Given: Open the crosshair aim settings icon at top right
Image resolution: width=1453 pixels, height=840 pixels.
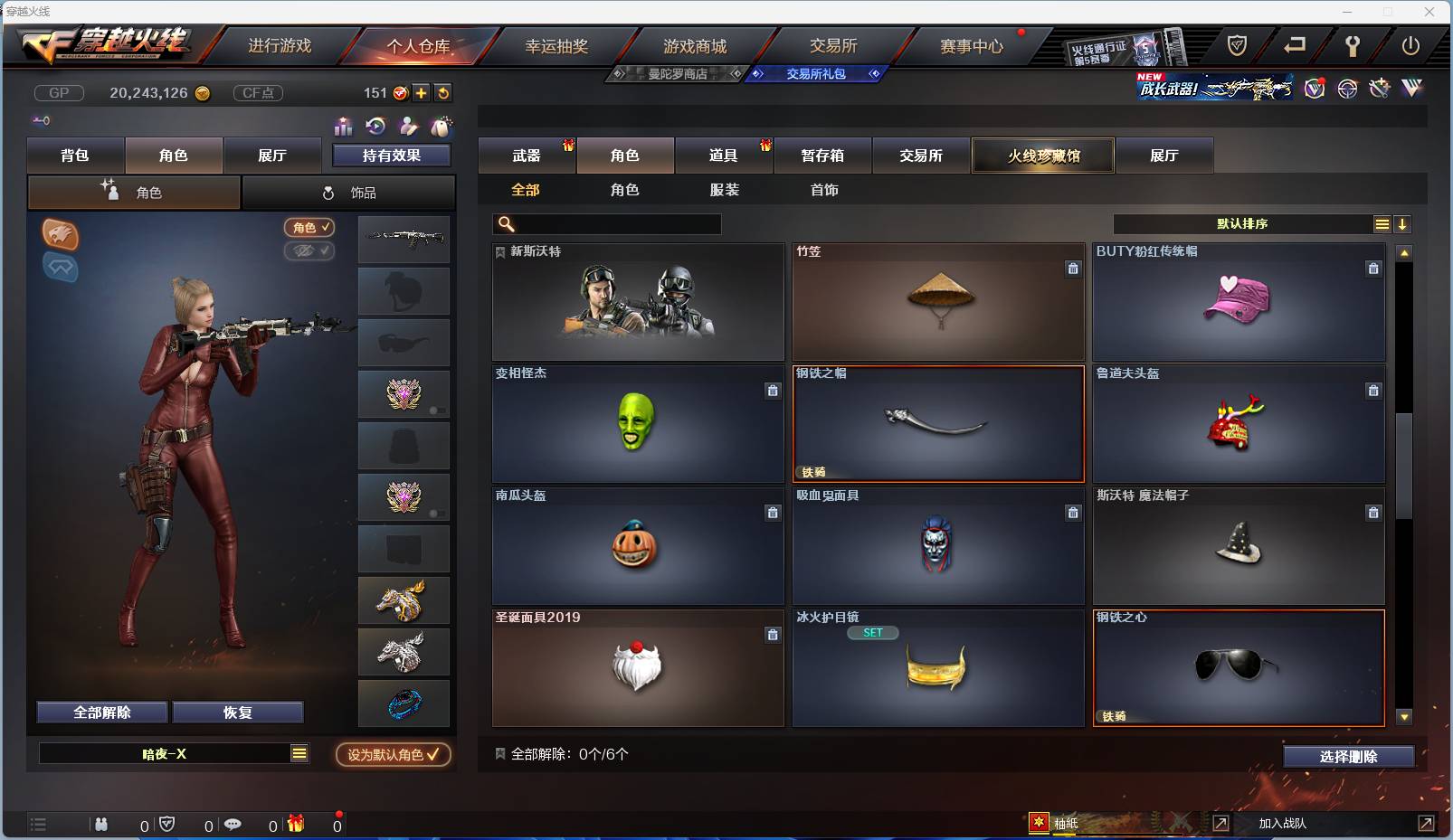Looking at the screenshot, I should coord(1347,89).
